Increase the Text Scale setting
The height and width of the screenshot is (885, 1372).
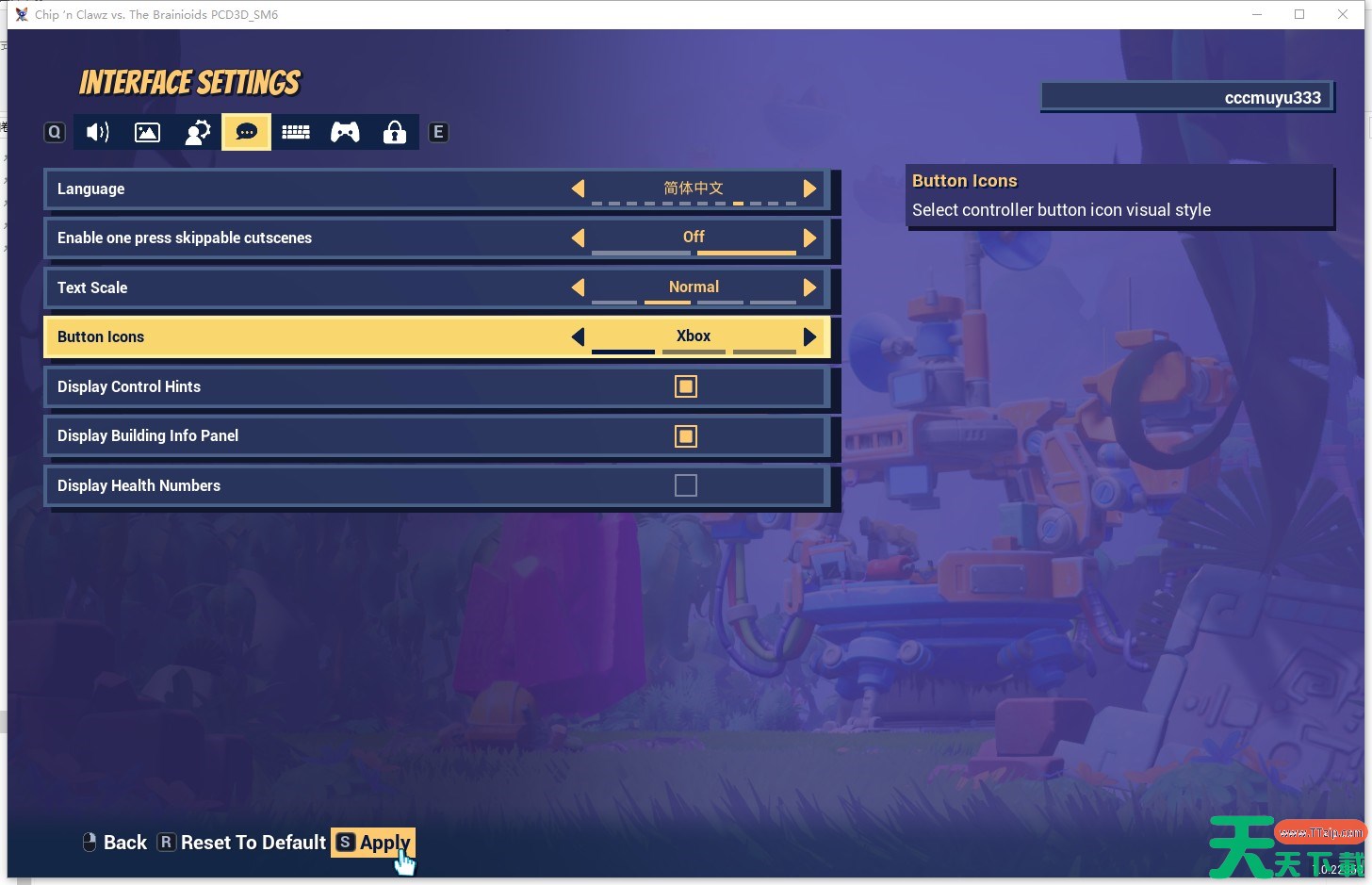point(809,287)
